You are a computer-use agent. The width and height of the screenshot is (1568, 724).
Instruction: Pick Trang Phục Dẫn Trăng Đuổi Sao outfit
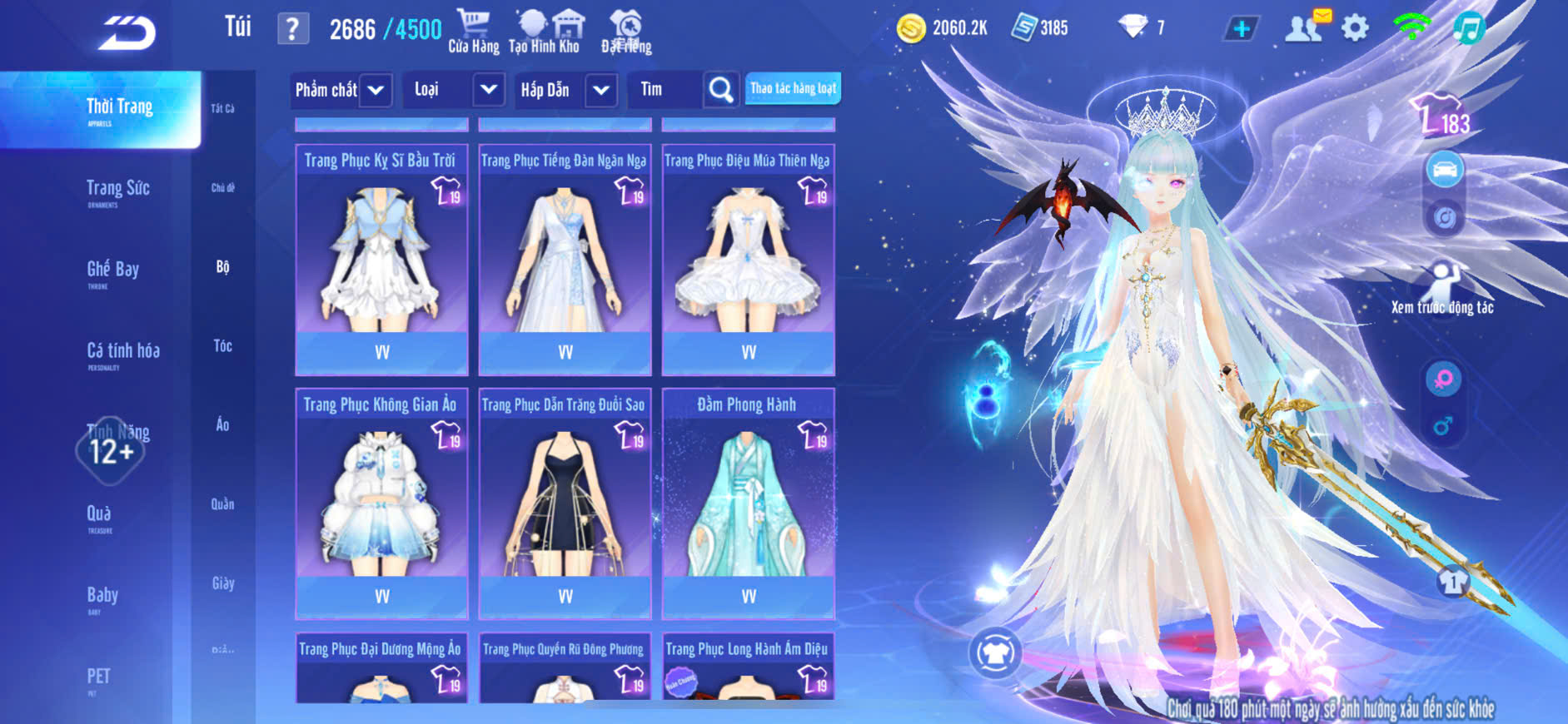coord(565,502)
